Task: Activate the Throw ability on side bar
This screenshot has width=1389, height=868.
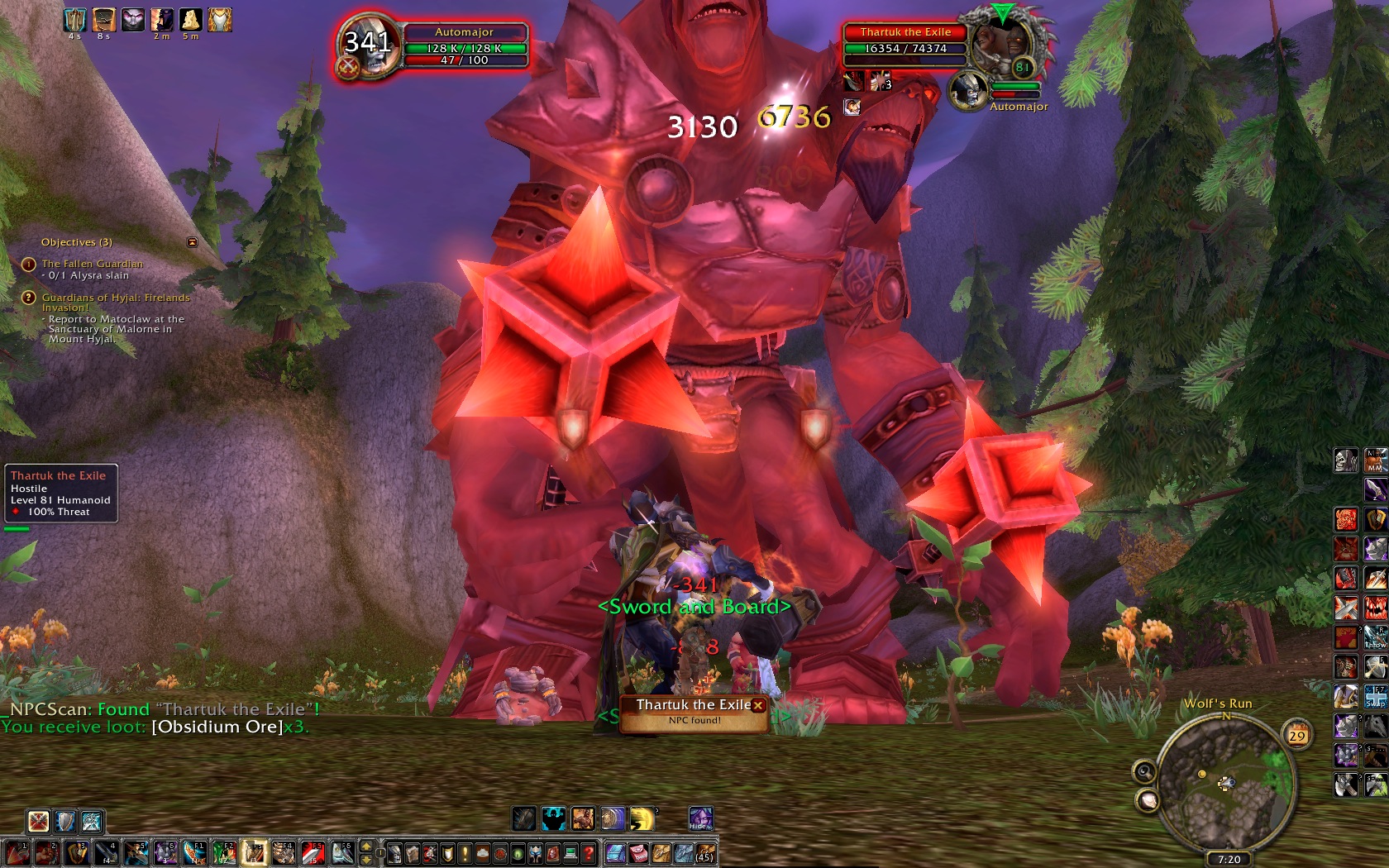Action: pyautogui.click(x=1375, y=637)
